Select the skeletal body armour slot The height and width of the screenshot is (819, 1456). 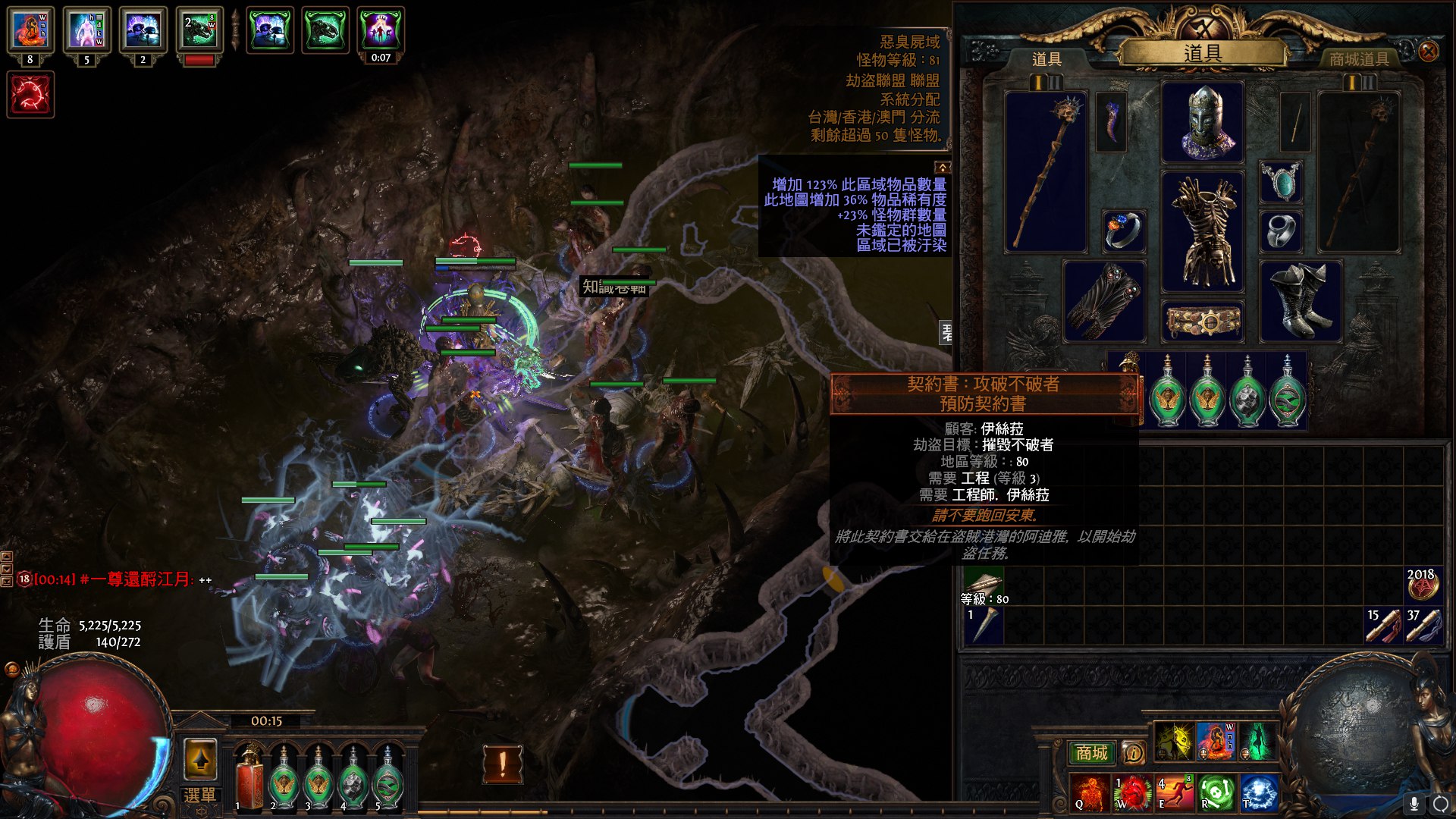[1203, 231]
